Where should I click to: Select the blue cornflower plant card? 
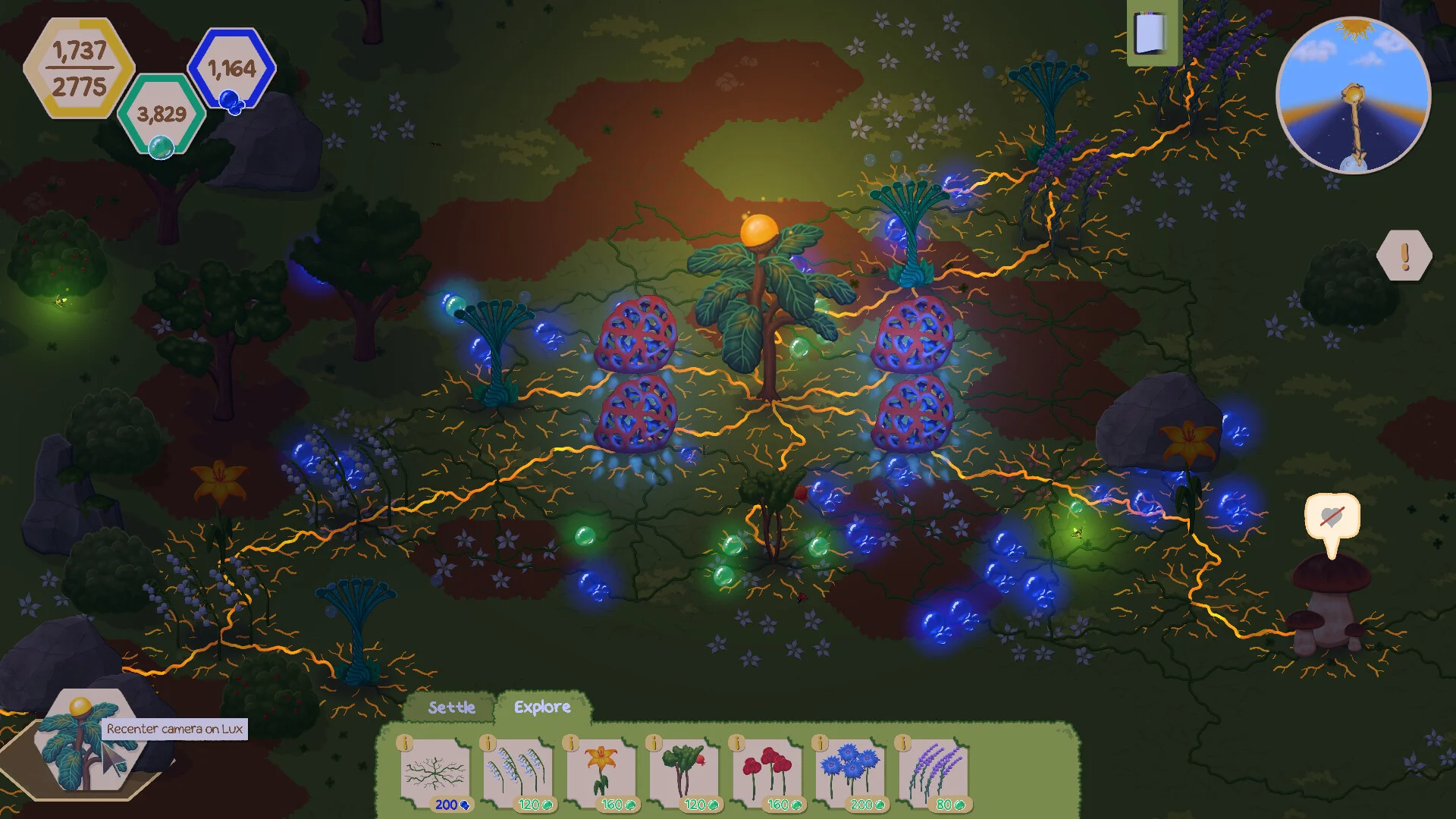click(851, 773)
